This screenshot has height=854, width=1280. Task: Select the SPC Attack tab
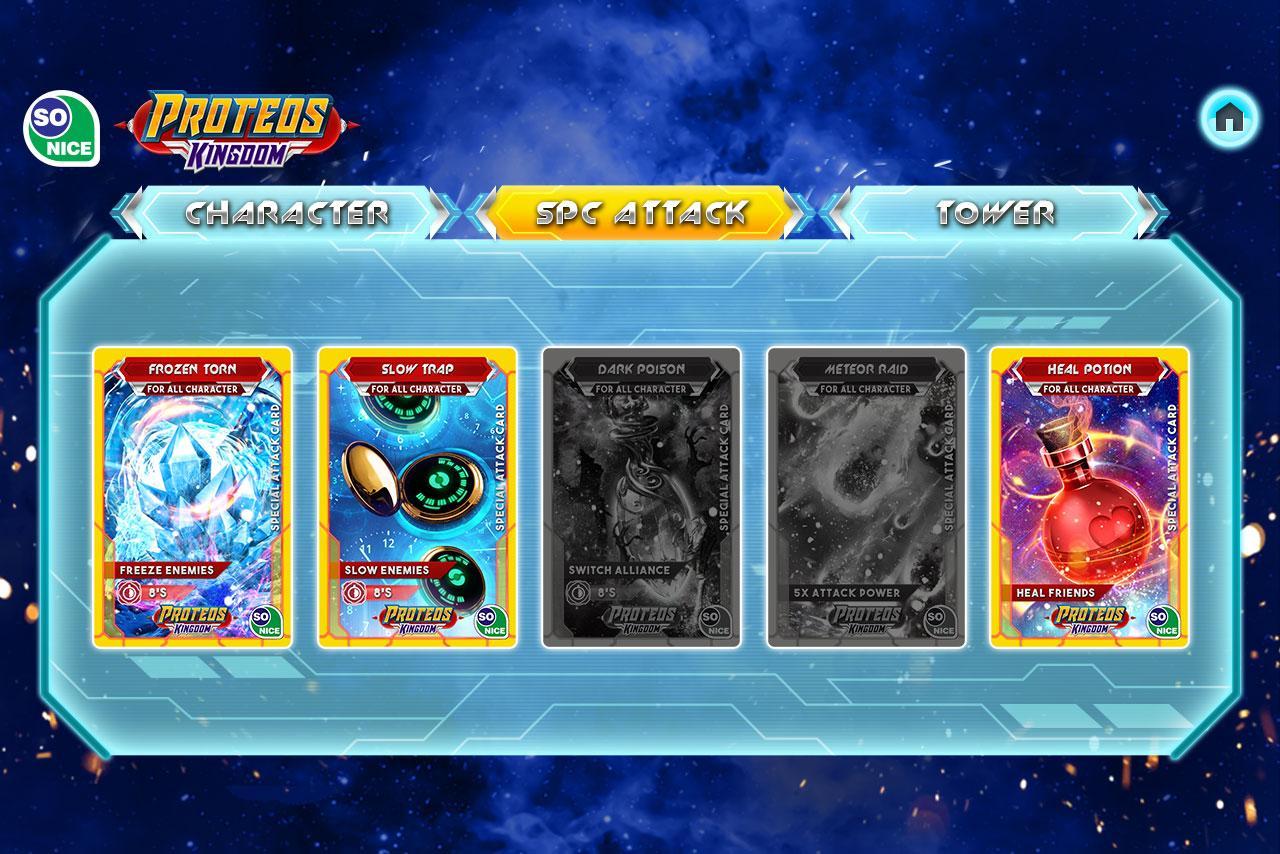(641, 212)
